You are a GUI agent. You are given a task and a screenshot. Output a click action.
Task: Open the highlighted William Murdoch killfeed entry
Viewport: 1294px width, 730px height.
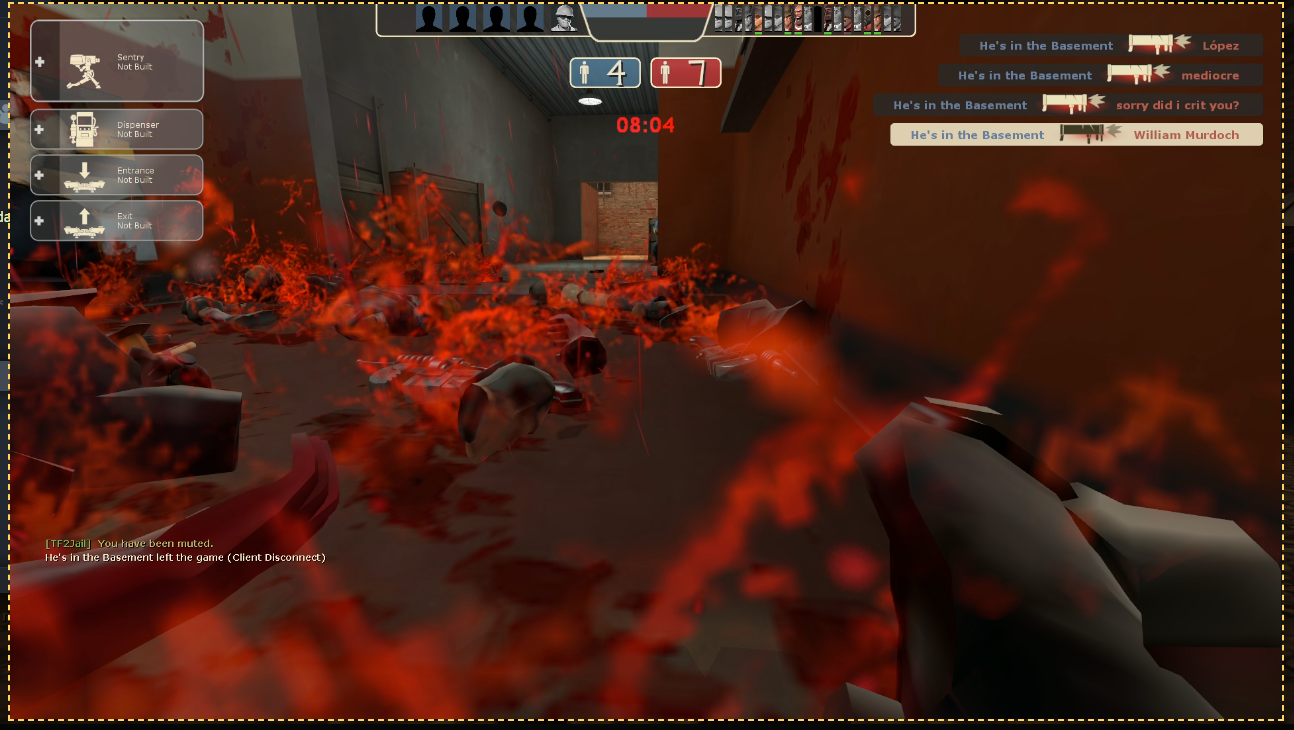1076,134
